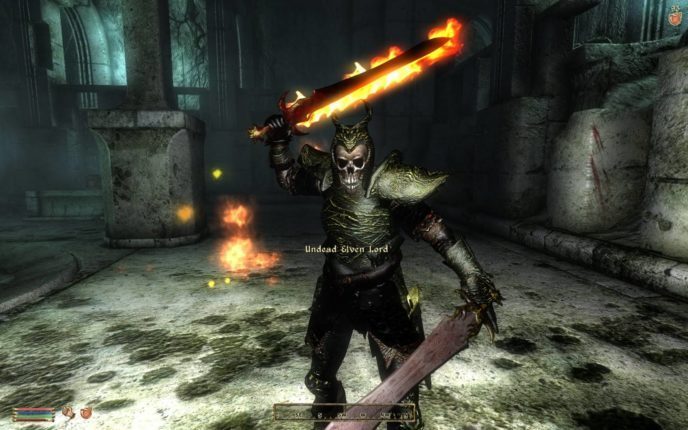
Task: Select the equipped spell icon
Action: [x=86, y=412]
